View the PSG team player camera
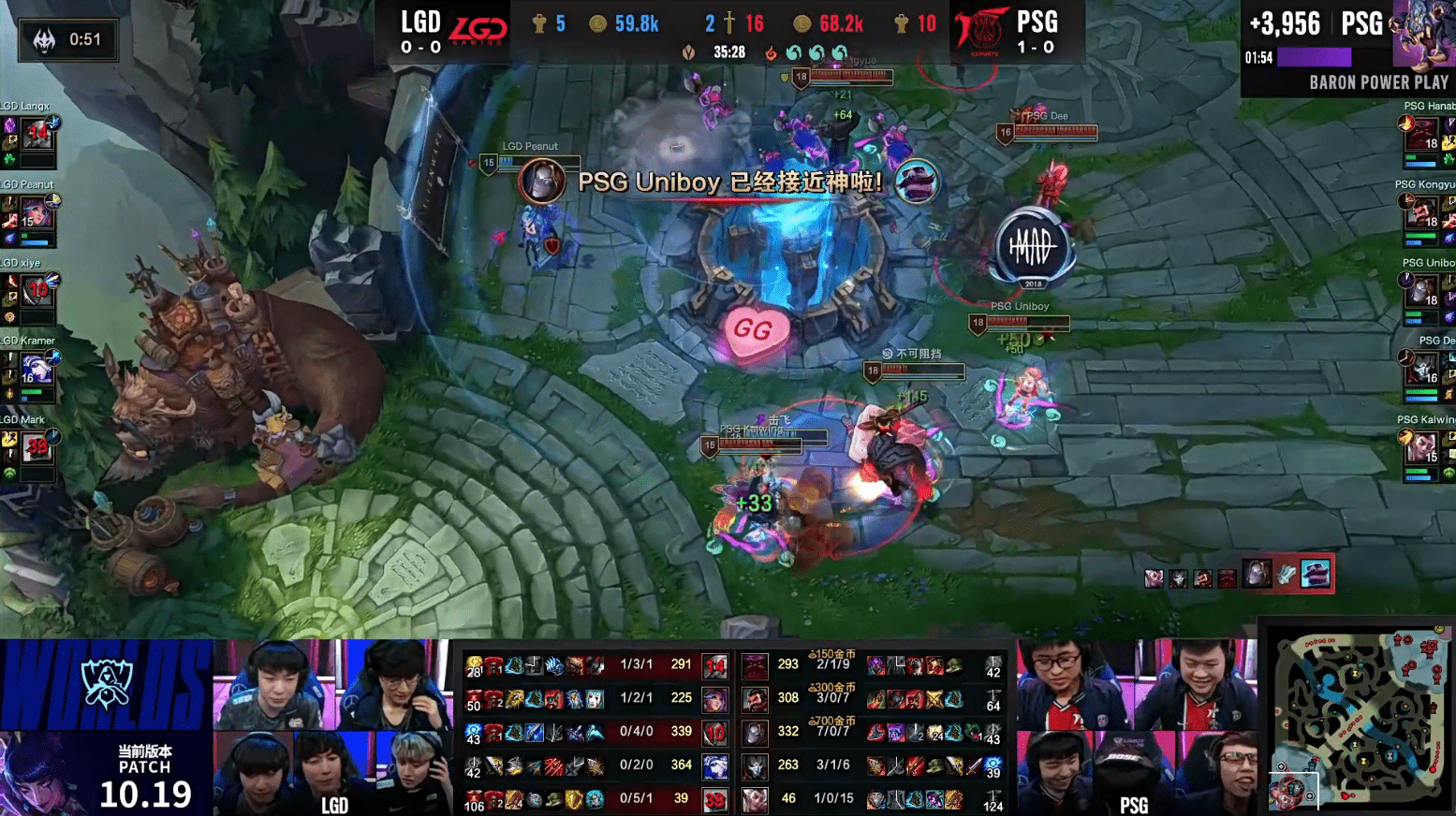This screenshot has height=816, width=1456. tap(1135, 727)
